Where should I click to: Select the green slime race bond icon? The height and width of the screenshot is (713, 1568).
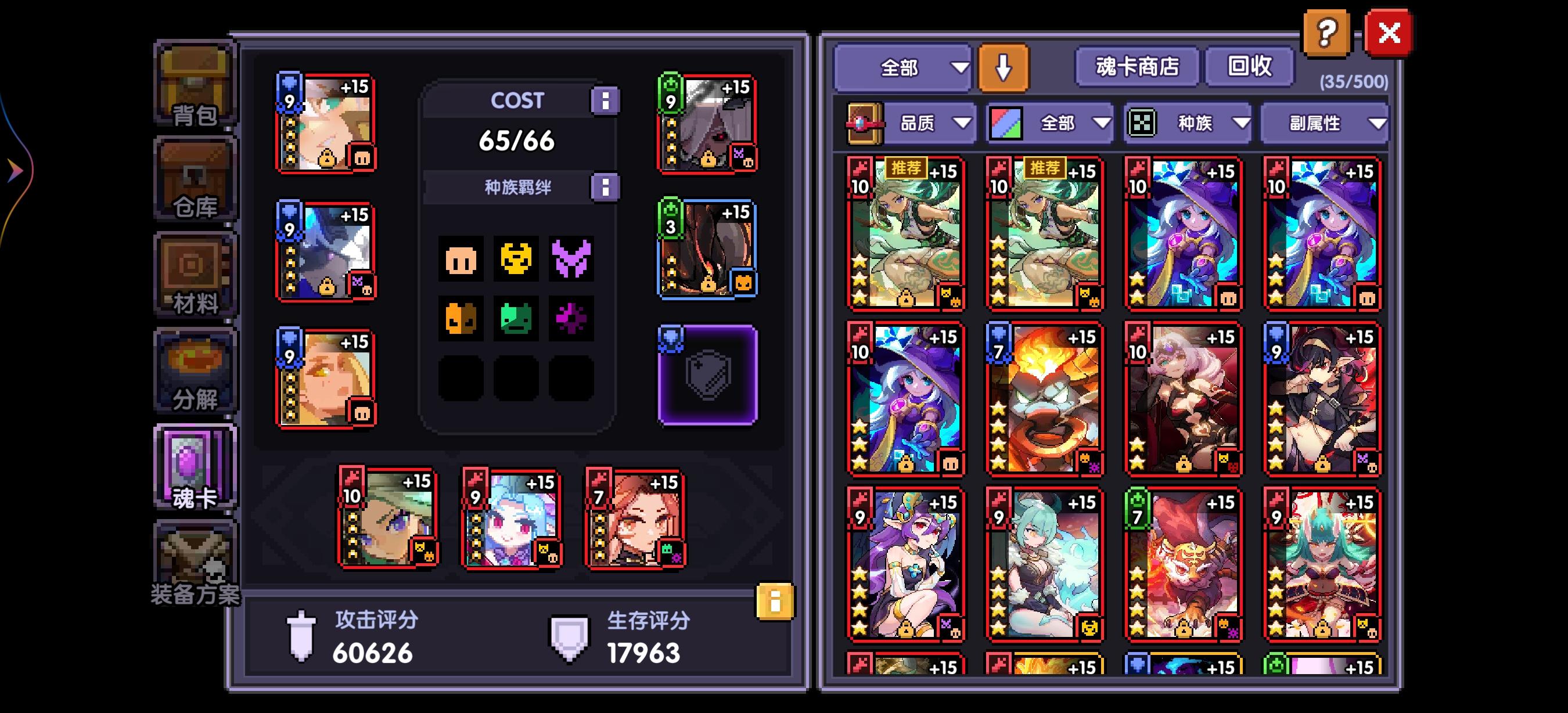516,318
